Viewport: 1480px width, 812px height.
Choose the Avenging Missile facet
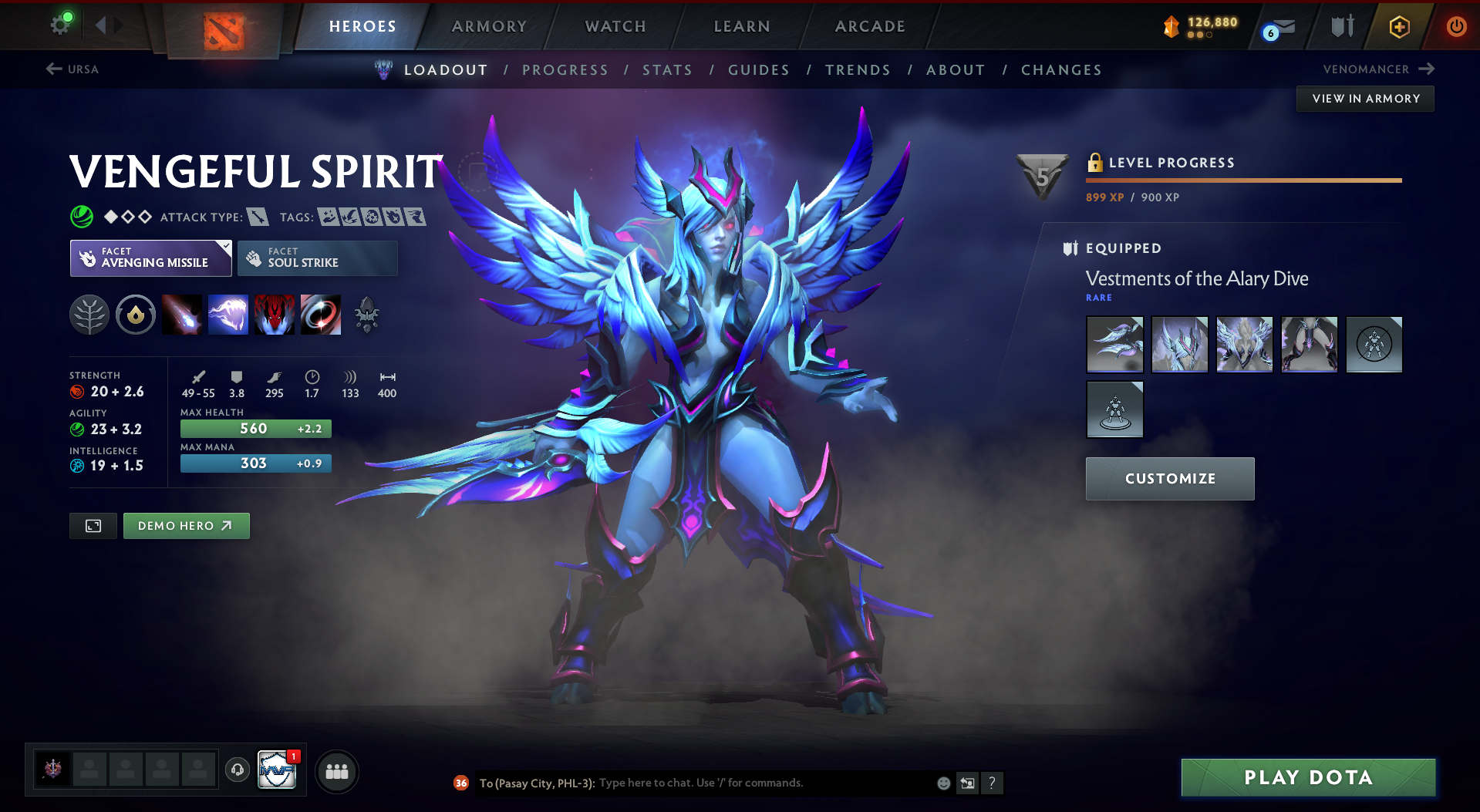(x=151, y=258)
